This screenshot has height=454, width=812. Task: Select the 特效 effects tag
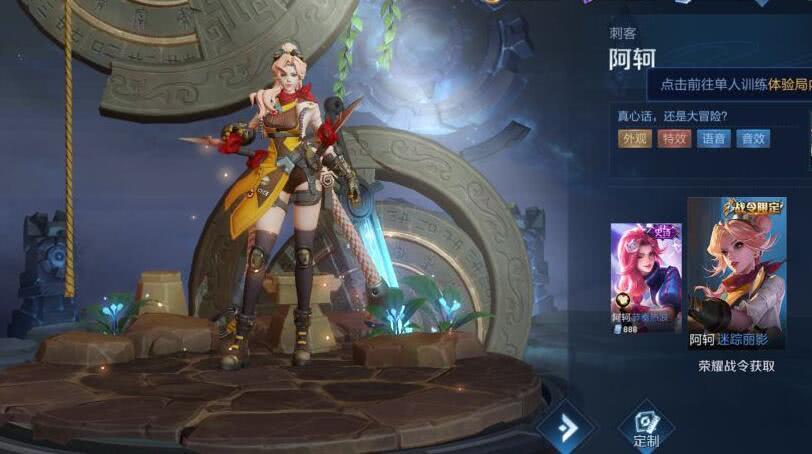click(x=674, y=139)
